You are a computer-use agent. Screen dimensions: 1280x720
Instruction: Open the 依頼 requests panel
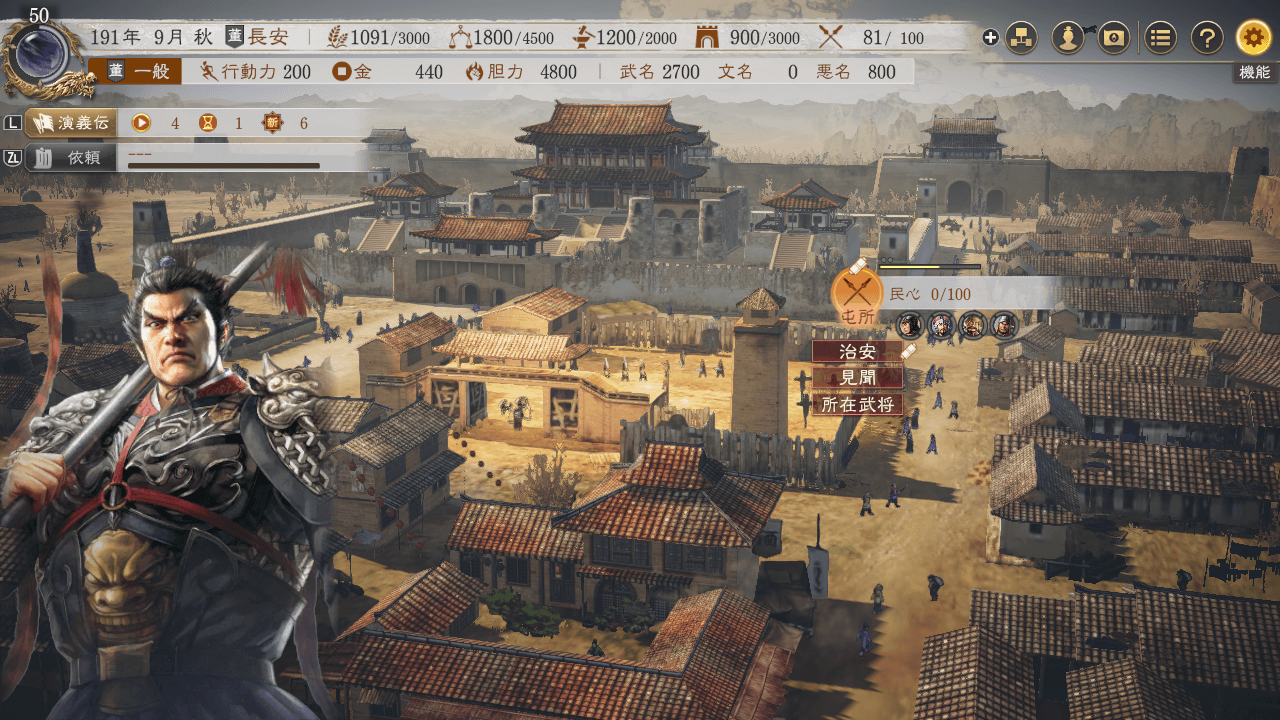(72, 157)
